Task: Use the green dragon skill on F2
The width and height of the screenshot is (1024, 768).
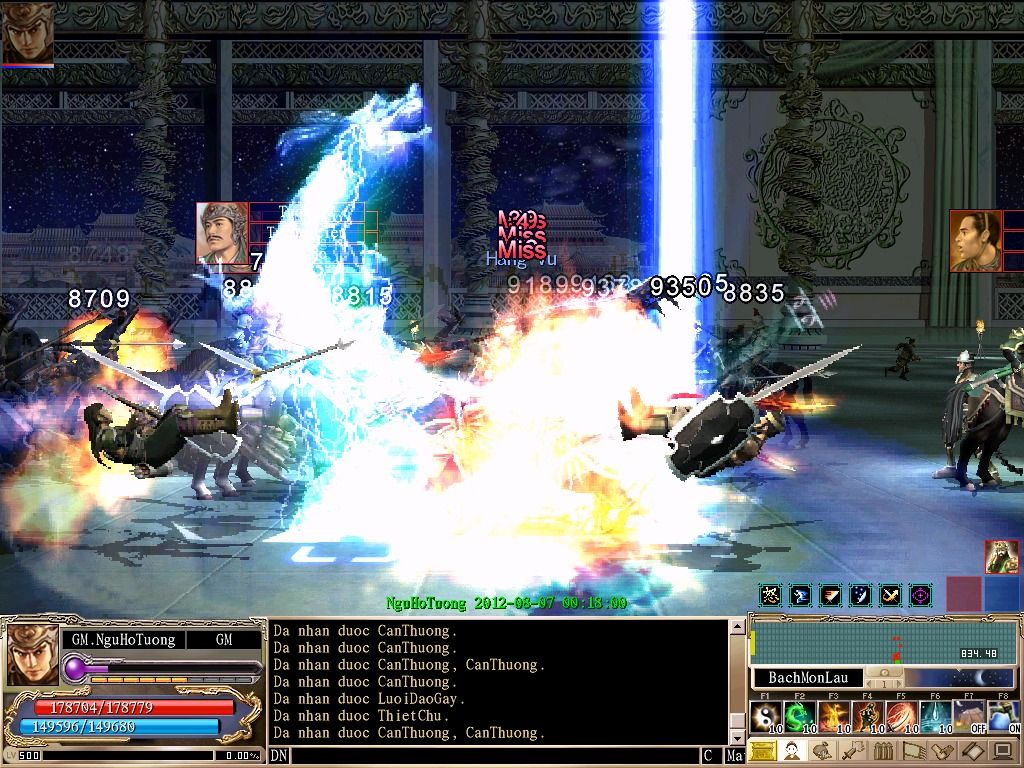Action: pos(800,716)
